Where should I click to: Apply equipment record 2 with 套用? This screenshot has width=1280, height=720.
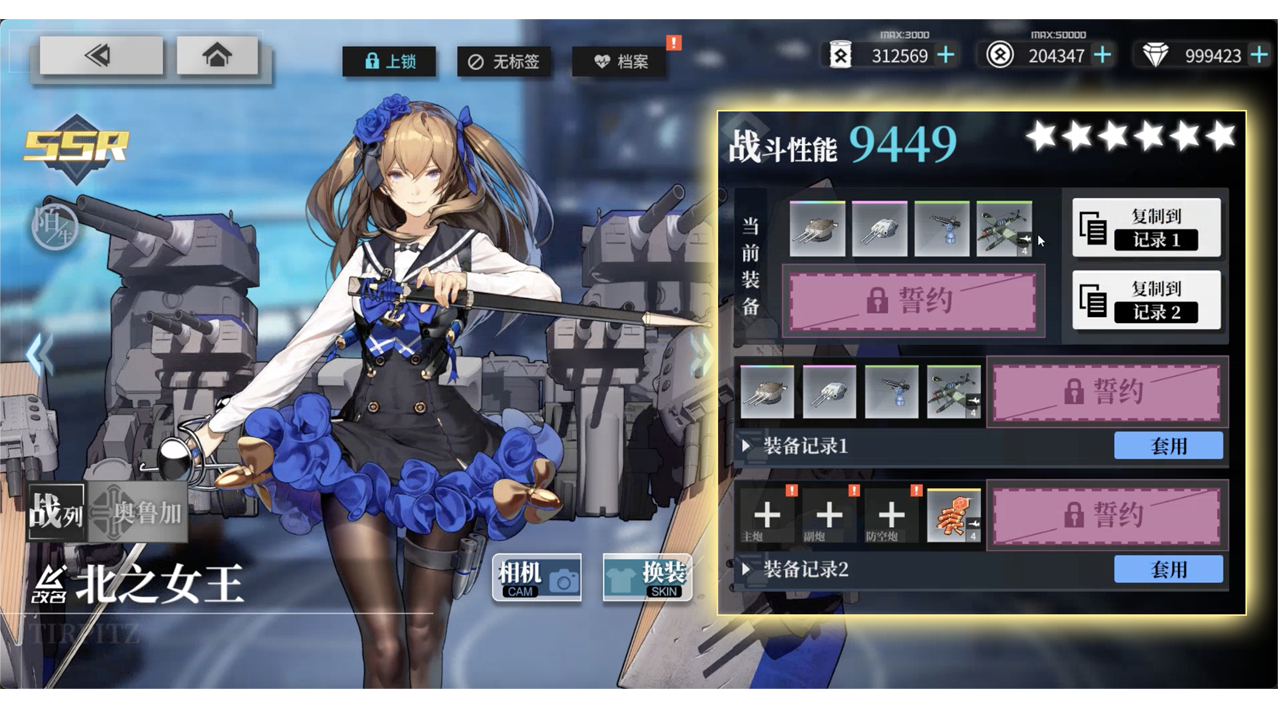point(1168,569)
